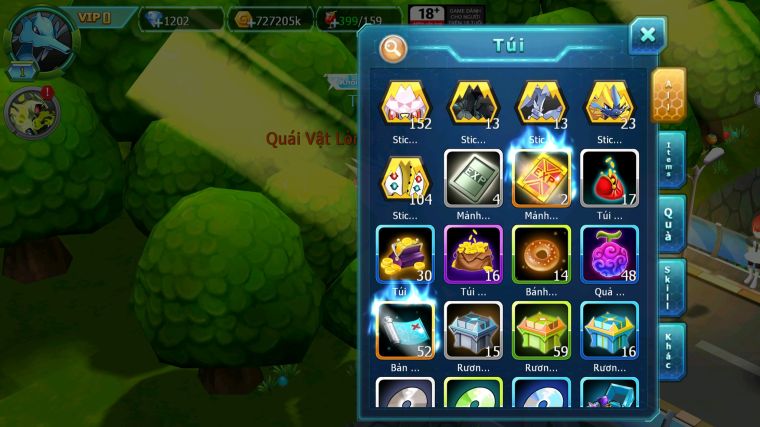This screenshot has height=427, width=760.
Task: Select the sticker stack with count 23
Action: click(609, 104)
